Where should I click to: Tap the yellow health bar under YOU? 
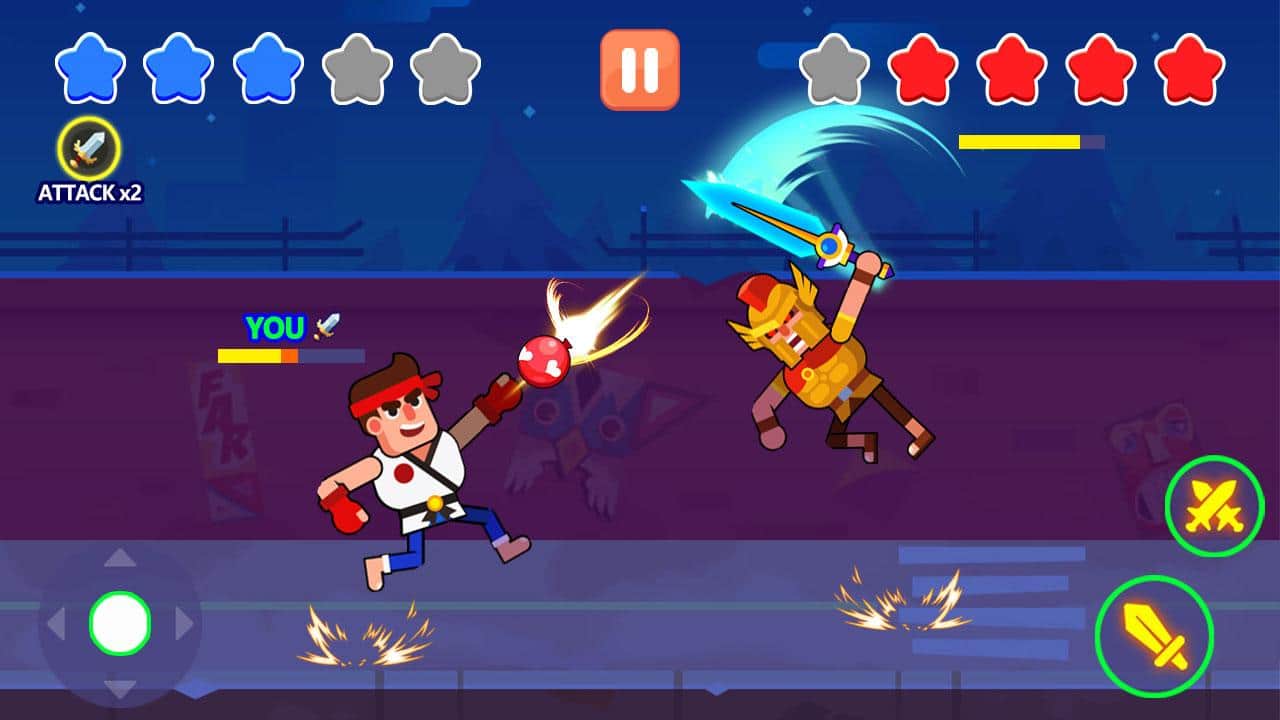(x=252, y=353)
